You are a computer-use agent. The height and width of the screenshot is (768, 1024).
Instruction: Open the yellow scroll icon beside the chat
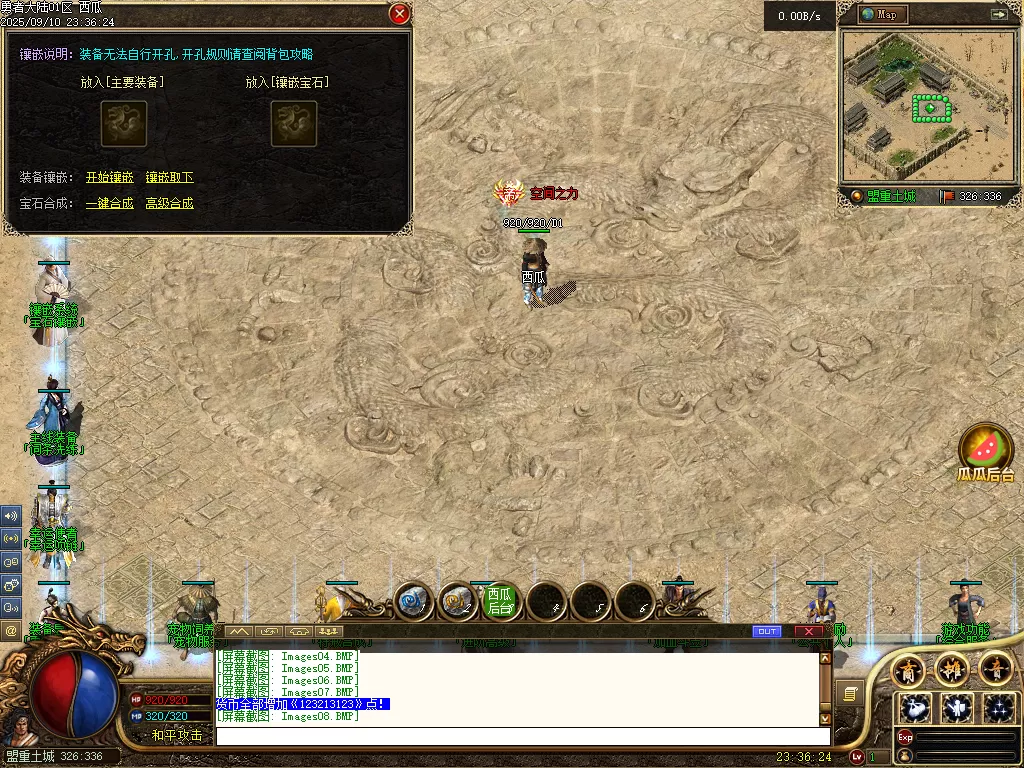pyautogui.click(x=849, y=693)
